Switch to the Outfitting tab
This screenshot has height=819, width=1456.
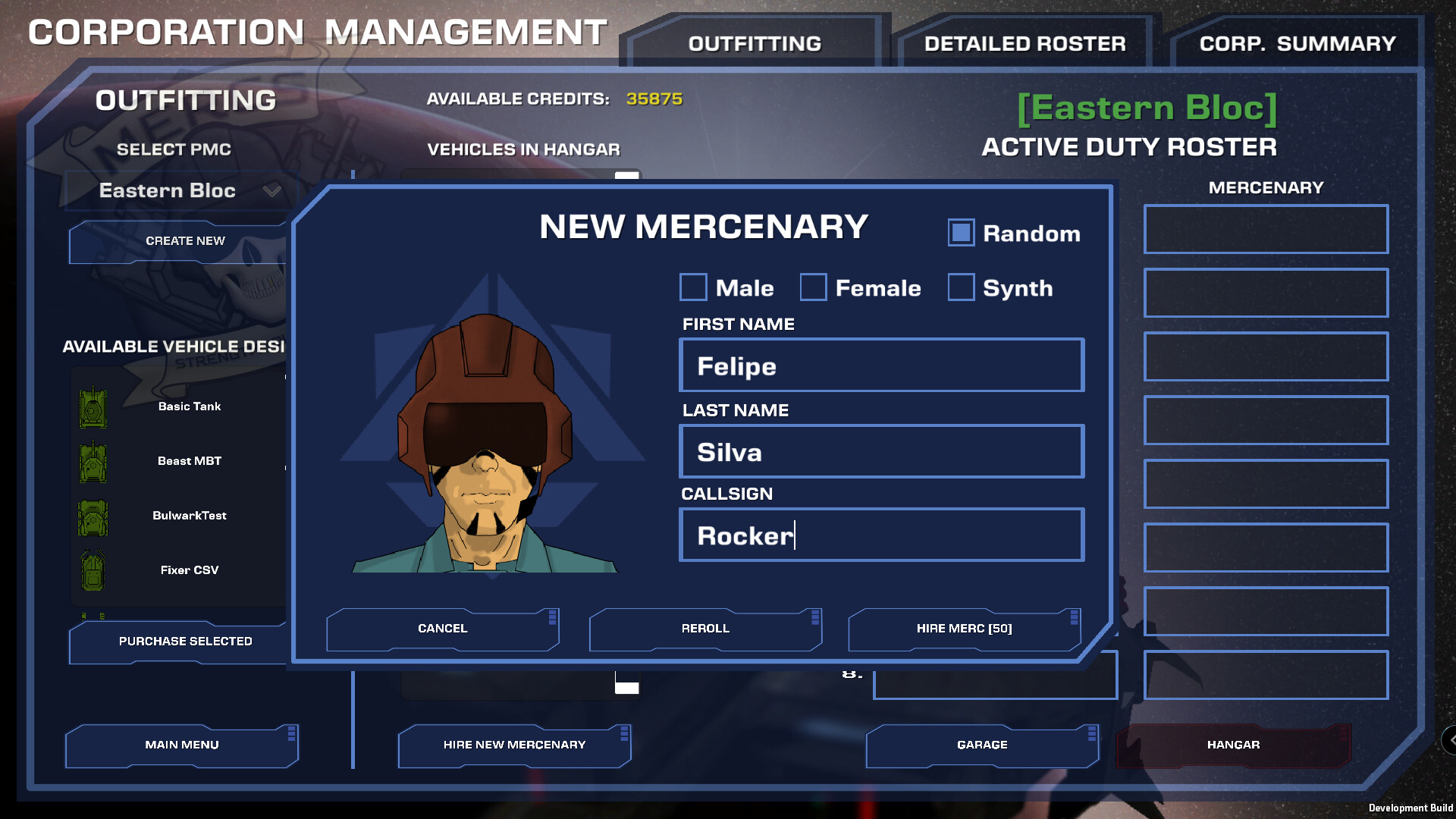coord(754,43)
